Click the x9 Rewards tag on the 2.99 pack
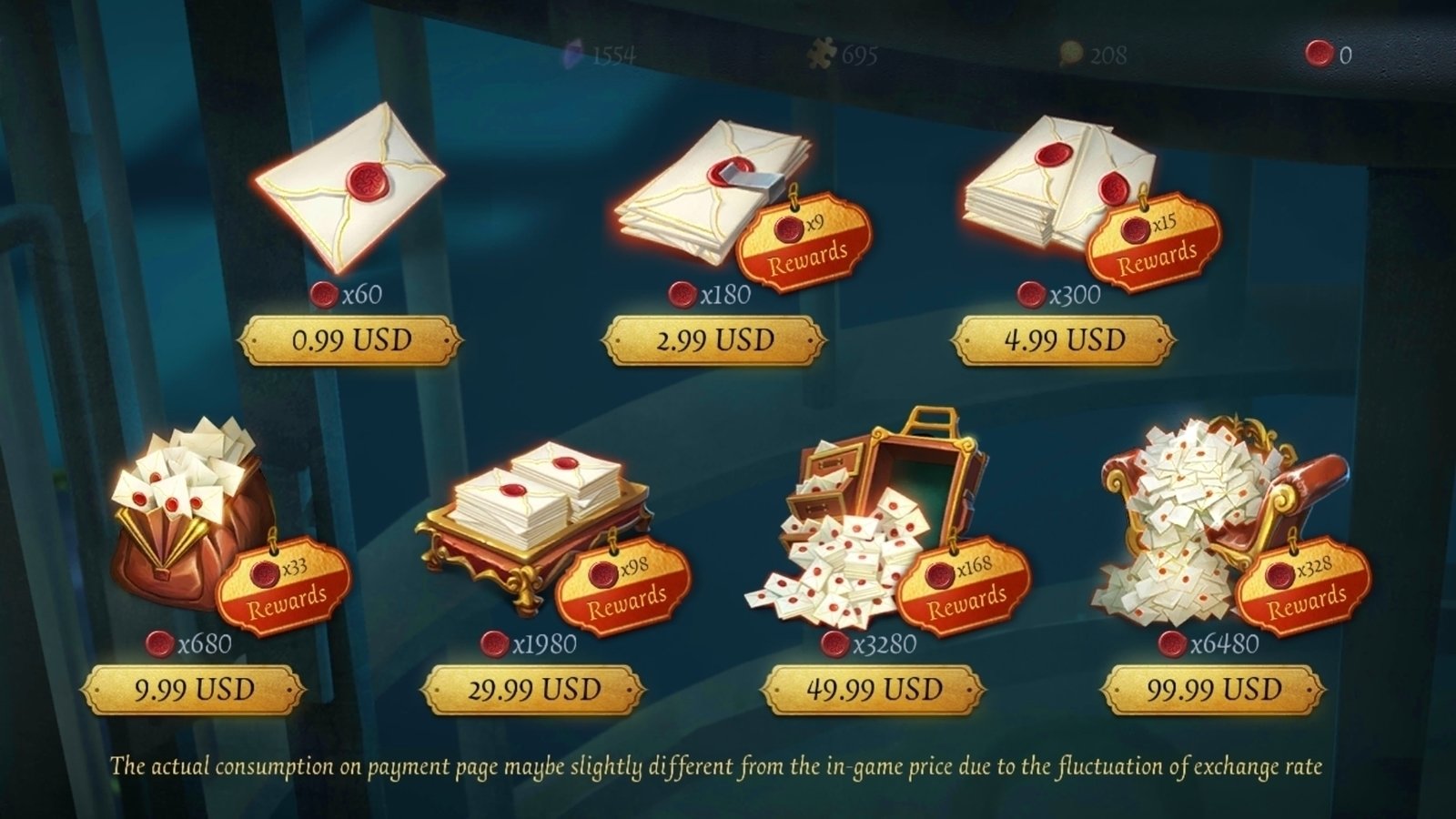 click(x=799, y=238)
